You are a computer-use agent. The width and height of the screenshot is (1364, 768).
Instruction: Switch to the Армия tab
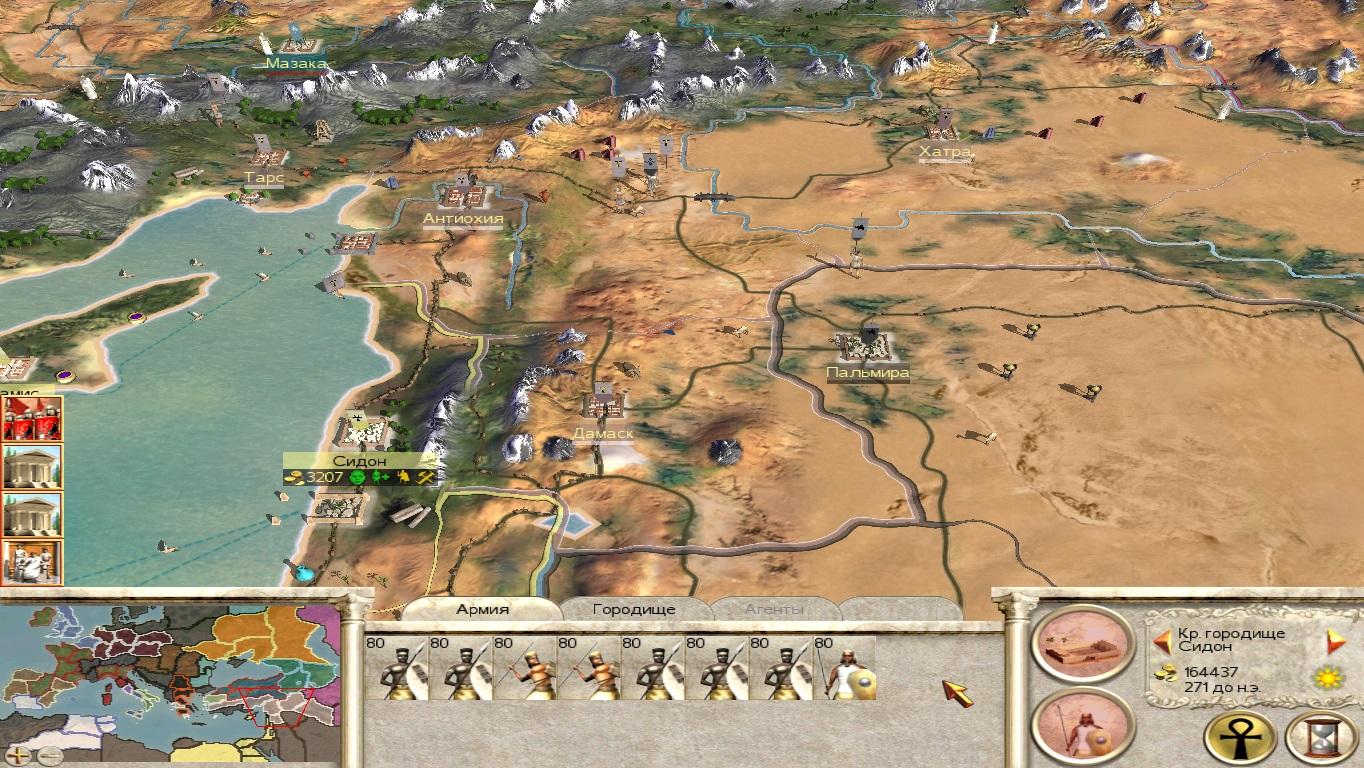(x=483, y=609)
